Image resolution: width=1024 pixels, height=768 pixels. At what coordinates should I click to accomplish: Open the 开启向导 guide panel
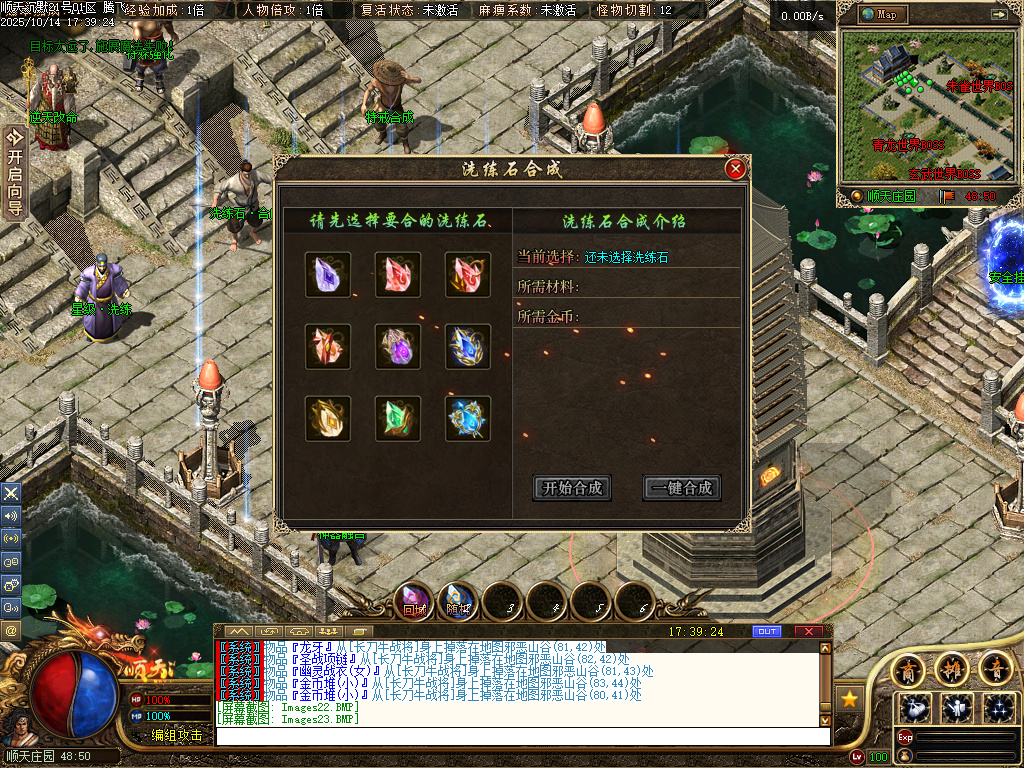pyautogui.click(x=14, y=170)
